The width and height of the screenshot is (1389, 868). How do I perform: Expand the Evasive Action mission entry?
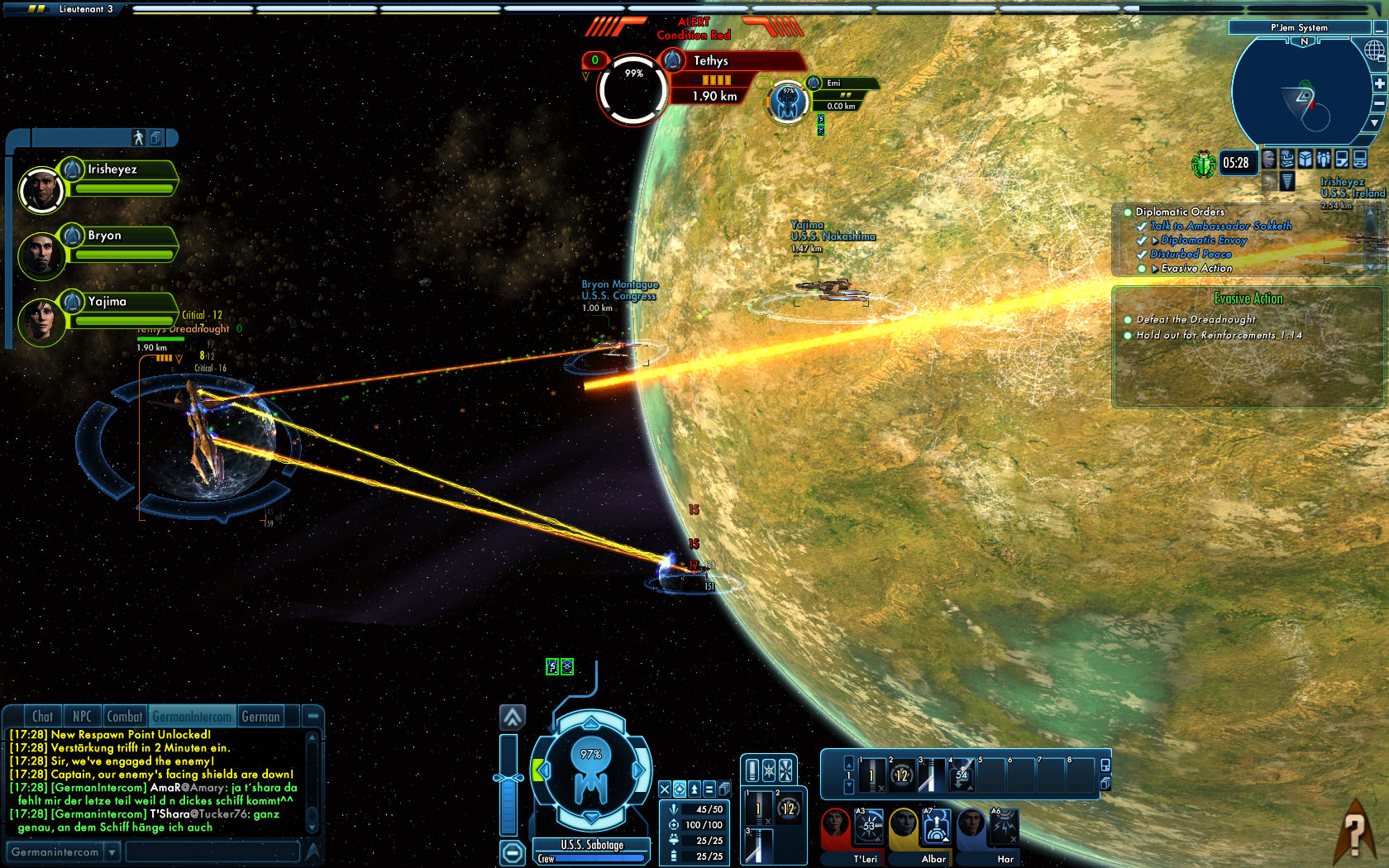(x=1155, y=269)
